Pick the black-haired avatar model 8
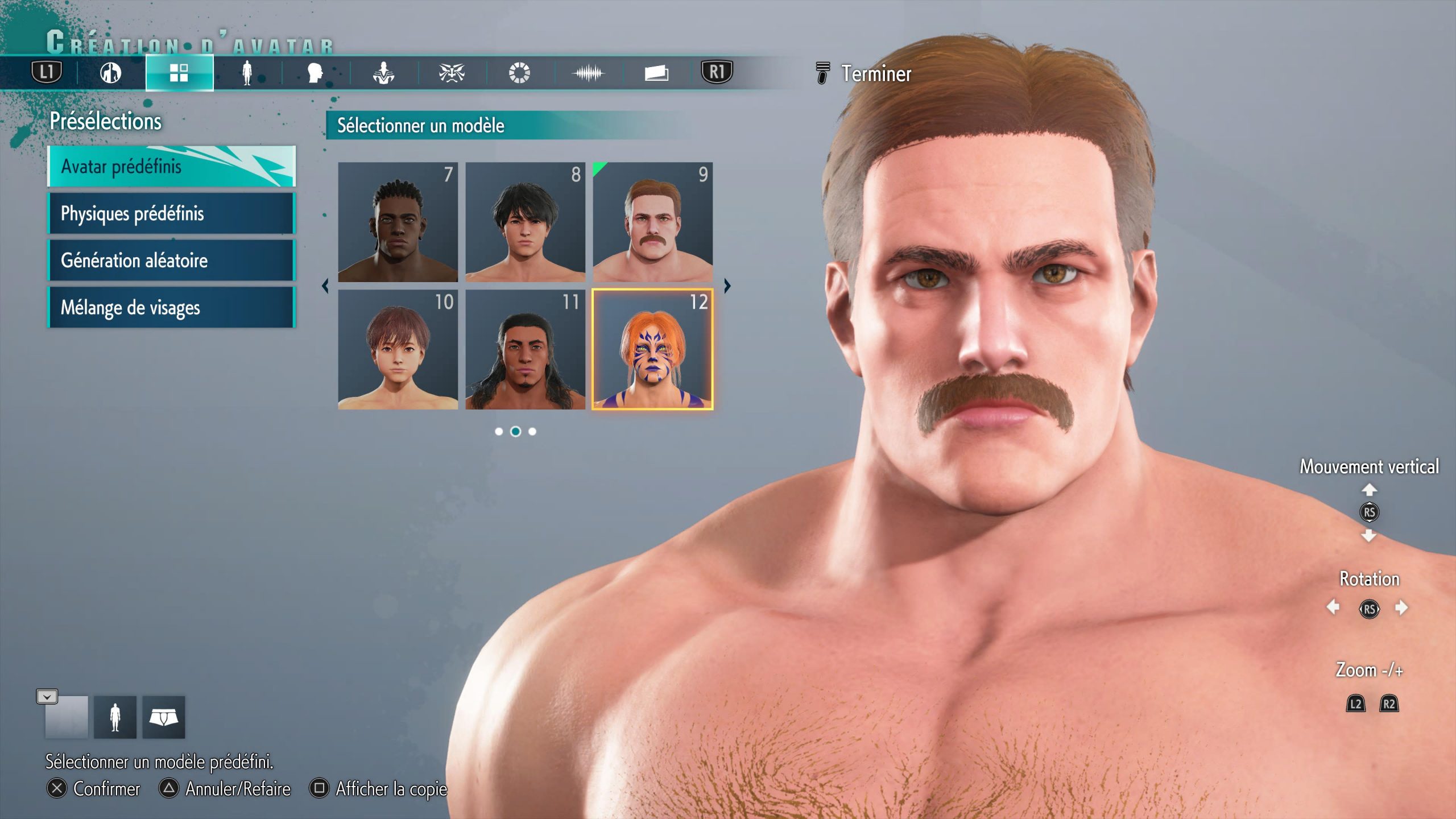This screenshot has height=819, width=1456. pyautogui.click(x=525, y=222)
